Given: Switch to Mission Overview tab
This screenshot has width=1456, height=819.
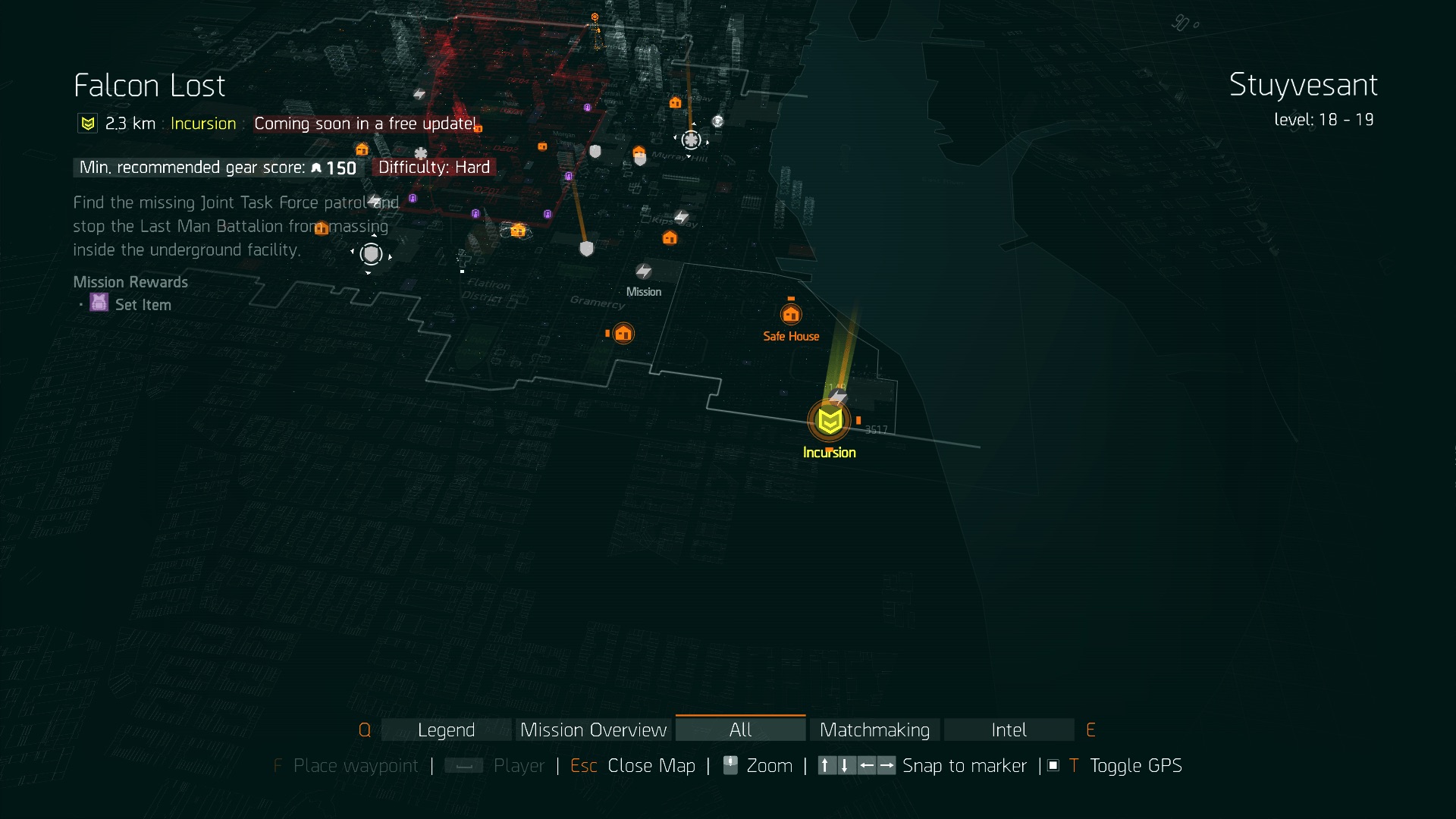Looking at the screenshot, I should 593,730.
